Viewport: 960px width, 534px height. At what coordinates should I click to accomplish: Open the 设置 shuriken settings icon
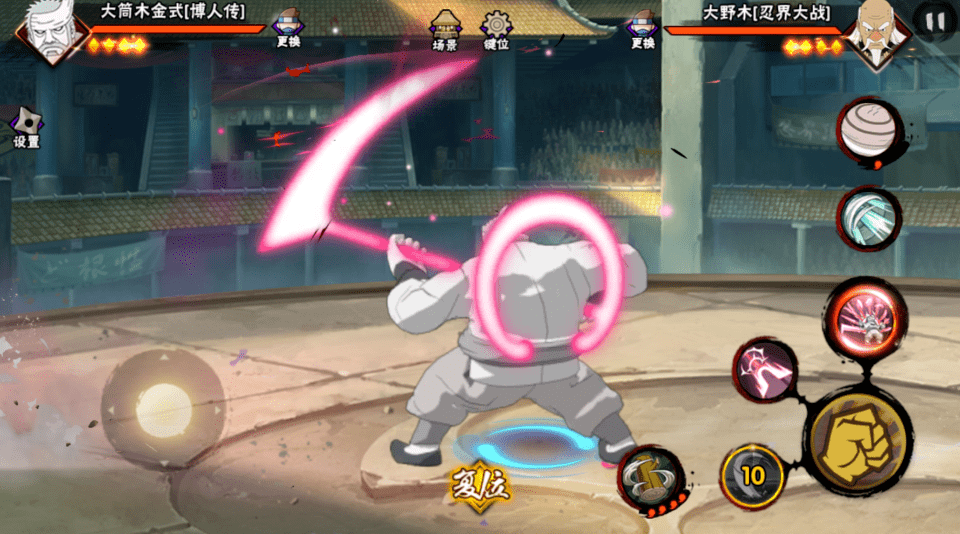pos(26,127)
